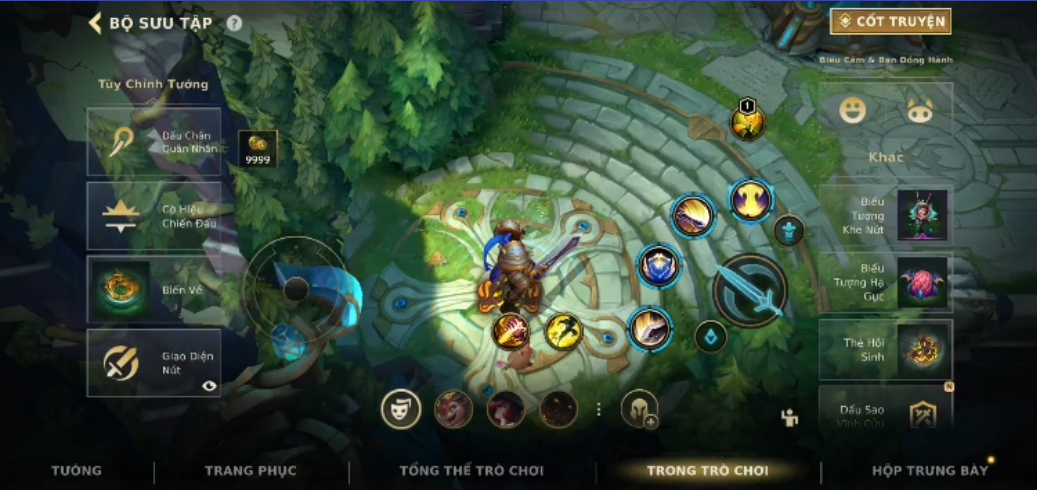The image size is (1037, 490).
Task: Click the theater mask icon
Action: click(401, 409)
